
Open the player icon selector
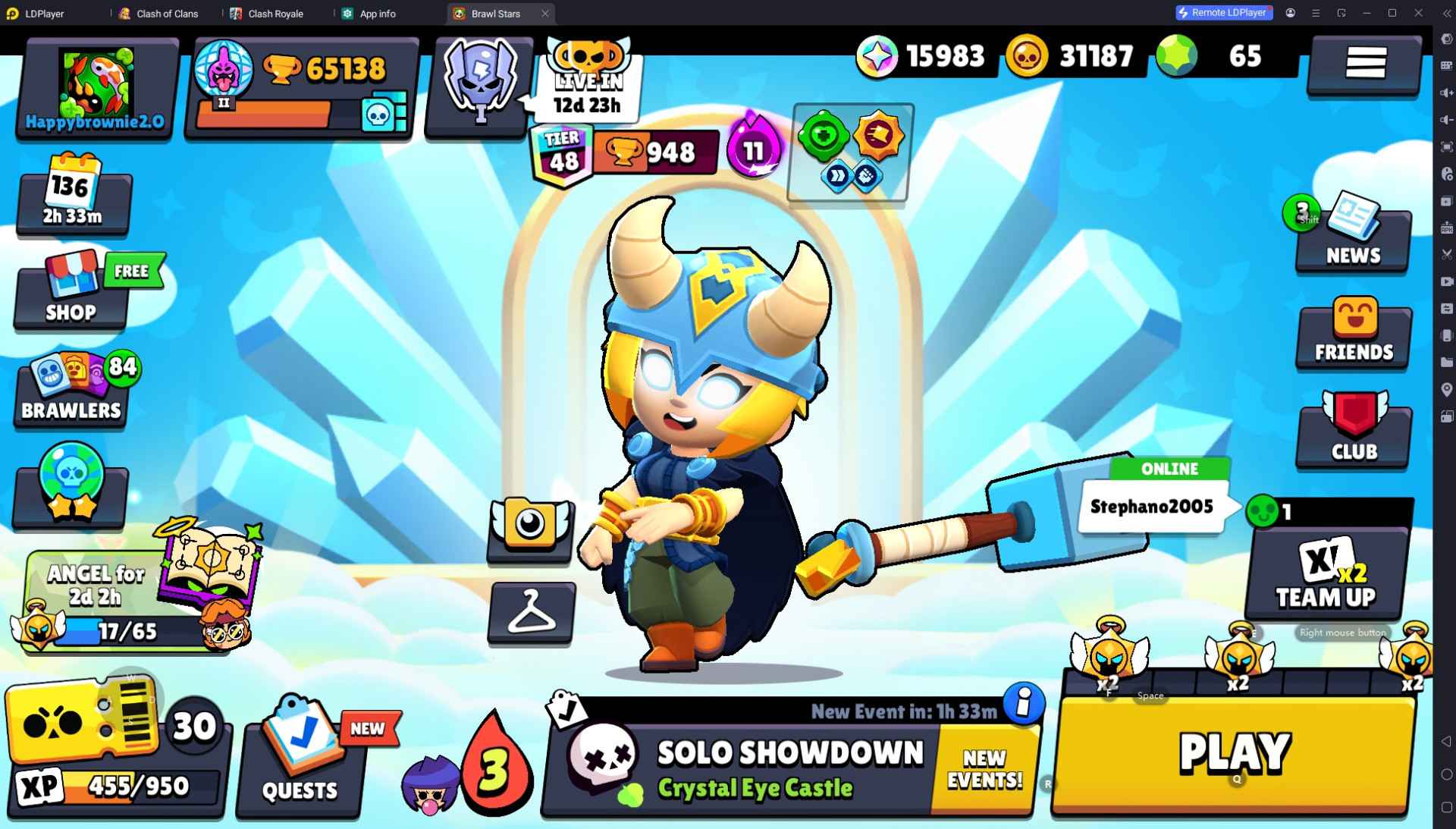pyautogui.click(x=530, y=530)
